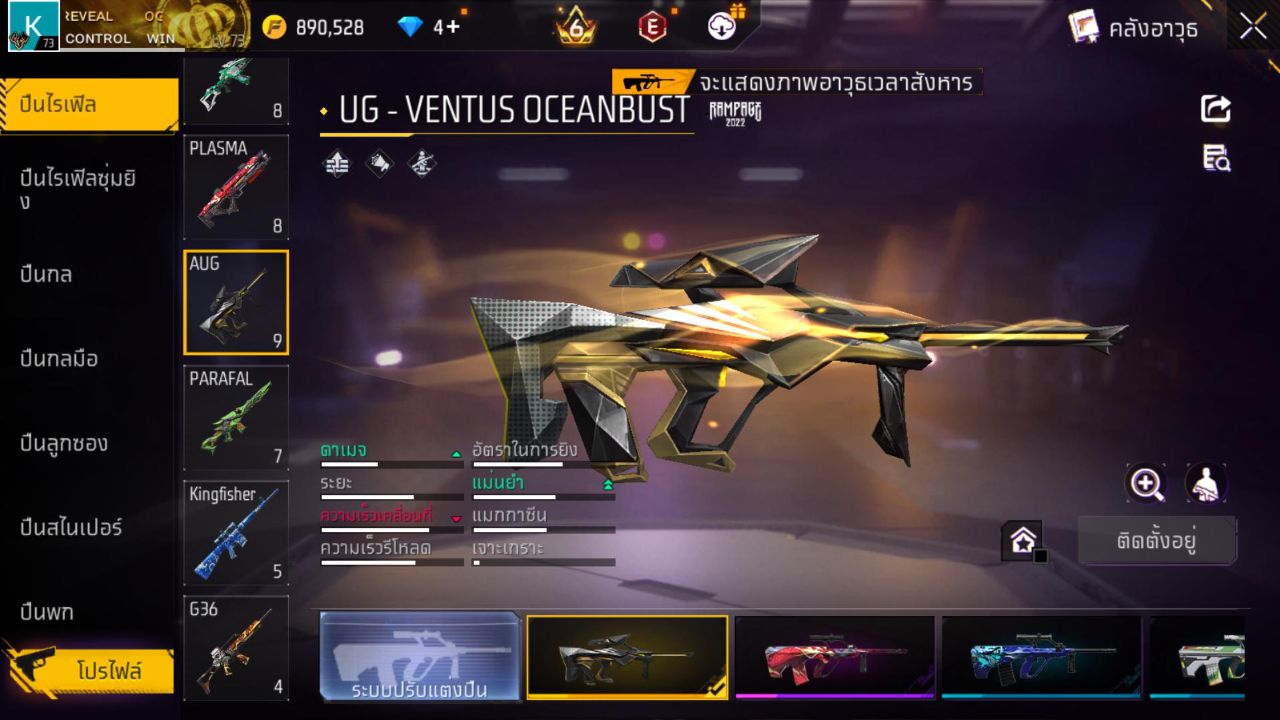Screen dimensions: 1280x720
Task: Select the third diamond attribute icon
Action: [x=419, y=163]
